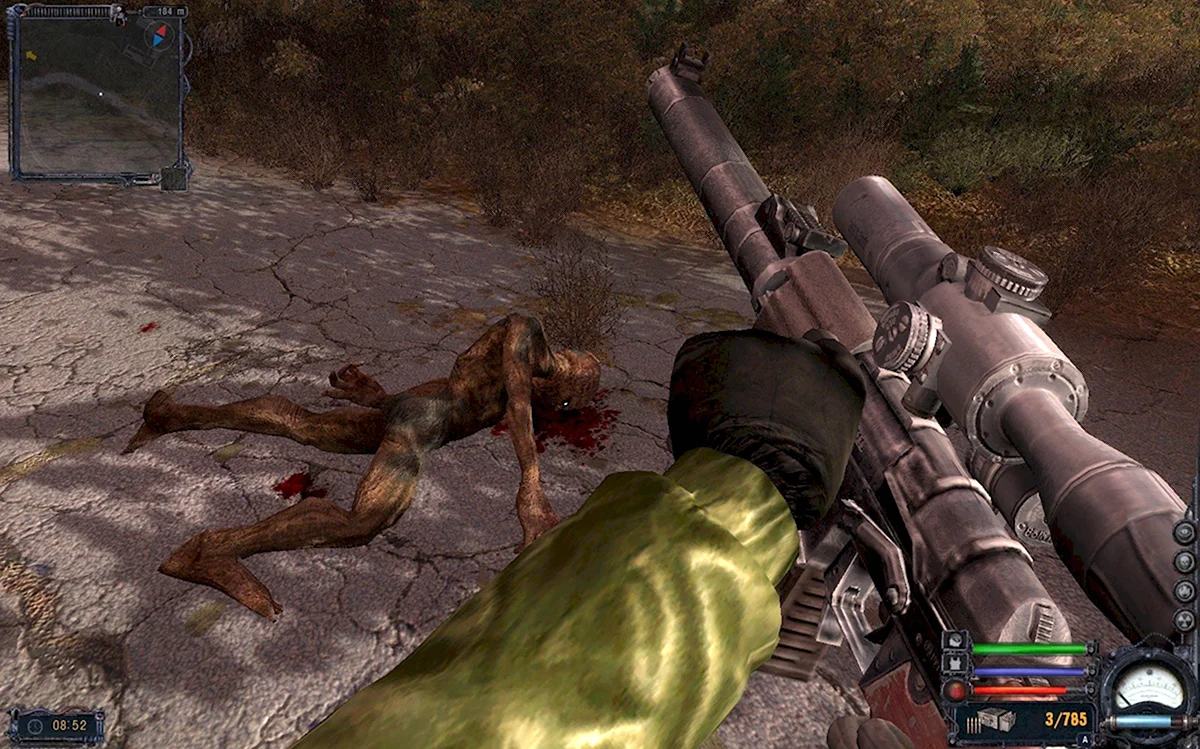The width and height of the screenshot is (1200, 749).
Task: Click the skull status indicator icon
Action: coord(1184,561)
